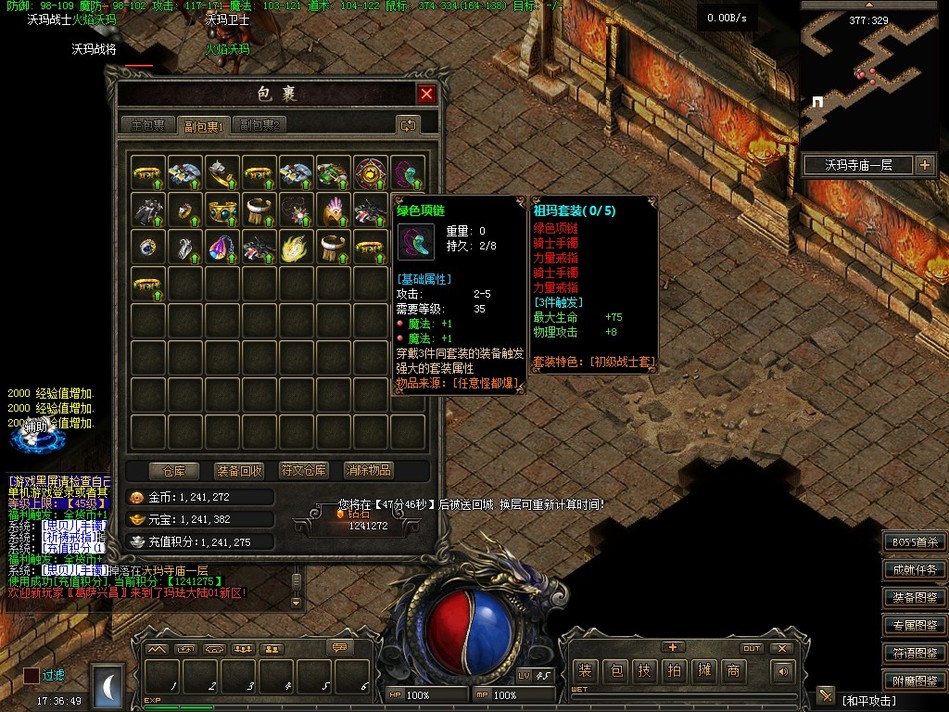The height and width of the screenshot is (712, 949).
Task: Open the 符文仓库 rune storage
Action: coord(303,470)
